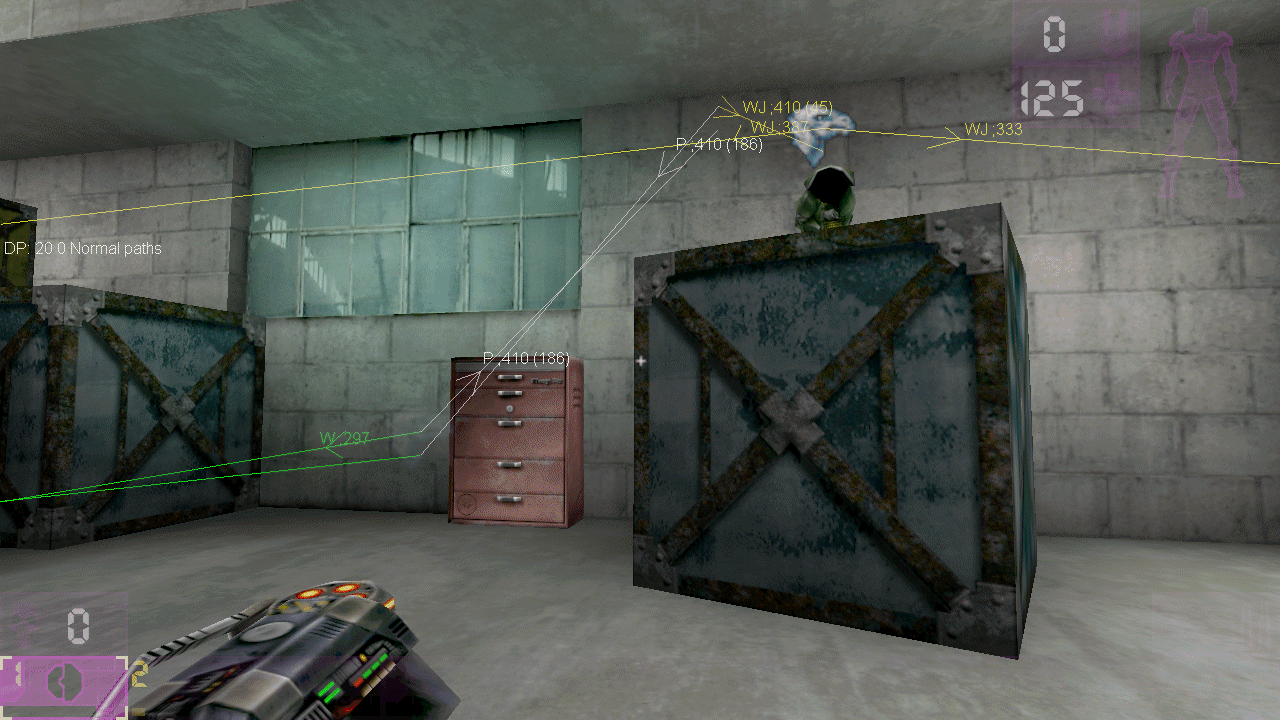Toggle the WJ ;333 path marker

coord(993,130)
